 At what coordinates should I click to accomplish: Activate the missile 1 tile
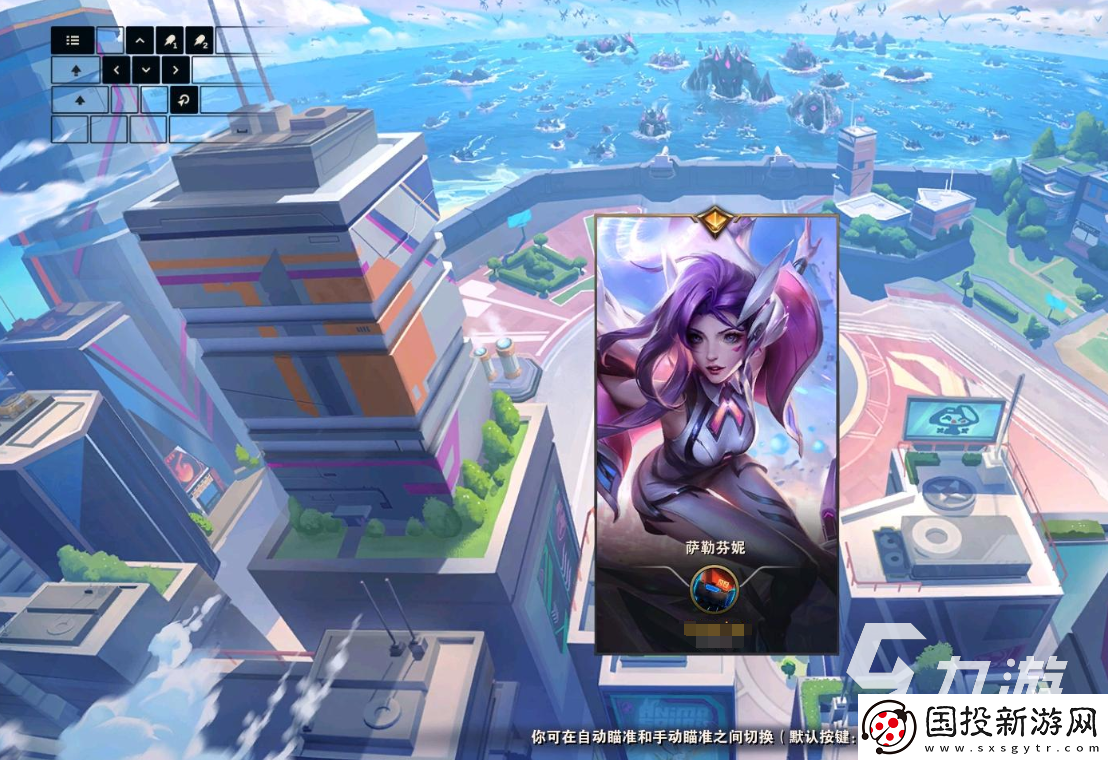pyautogui.click(x=170, y=41)
